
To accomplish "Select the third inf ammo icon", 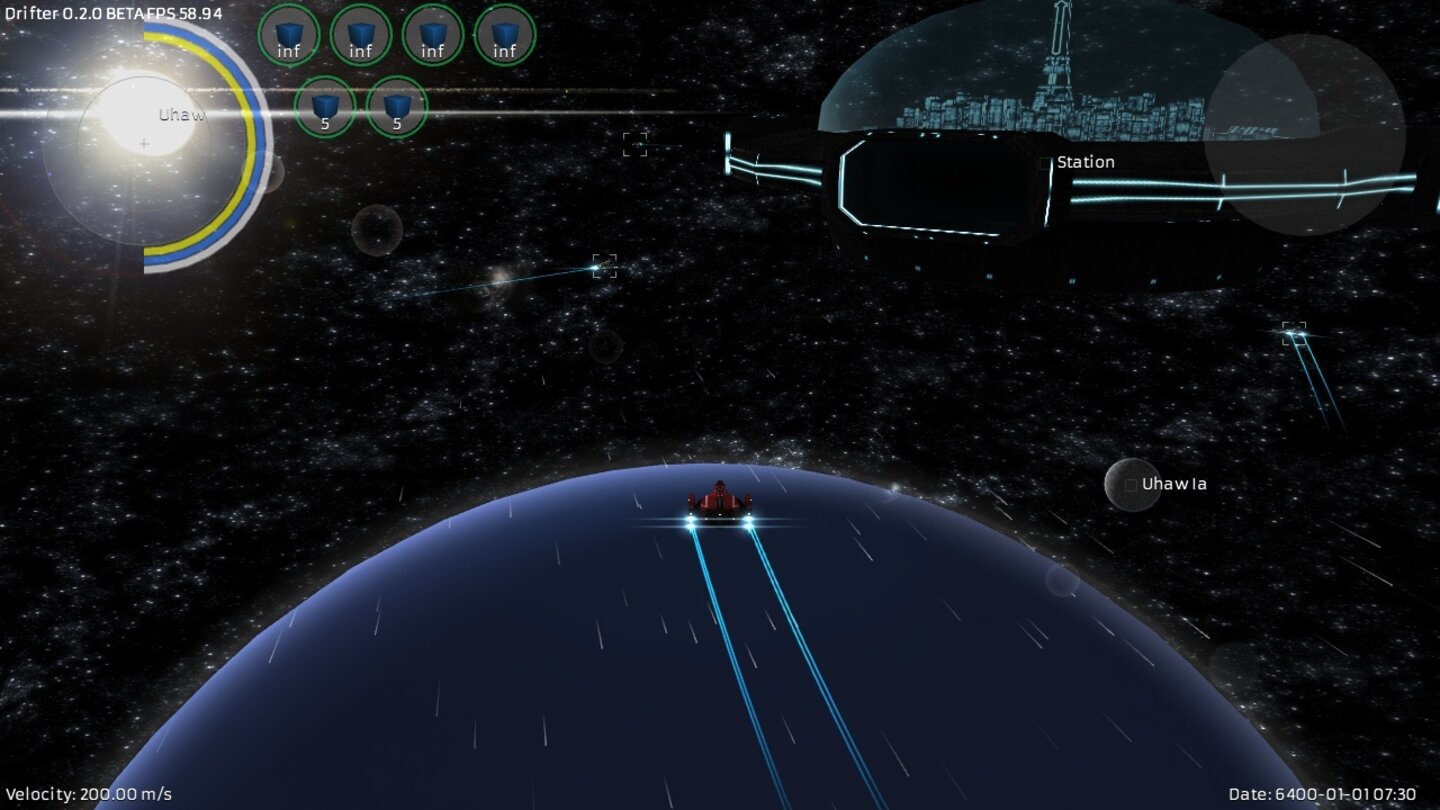I will [432, 35].
